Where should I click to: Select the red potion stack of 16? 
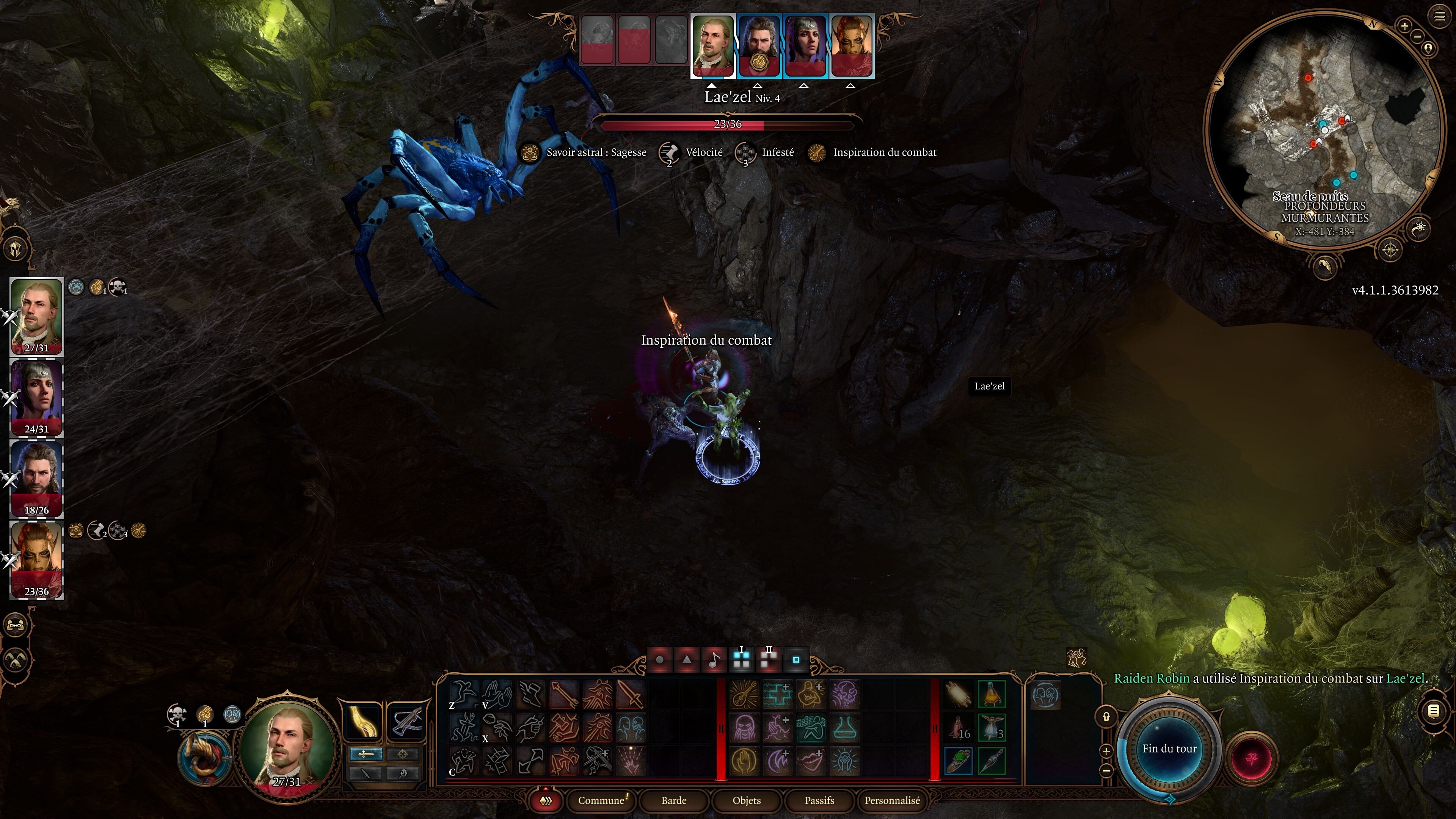click(x=959, y=728)
